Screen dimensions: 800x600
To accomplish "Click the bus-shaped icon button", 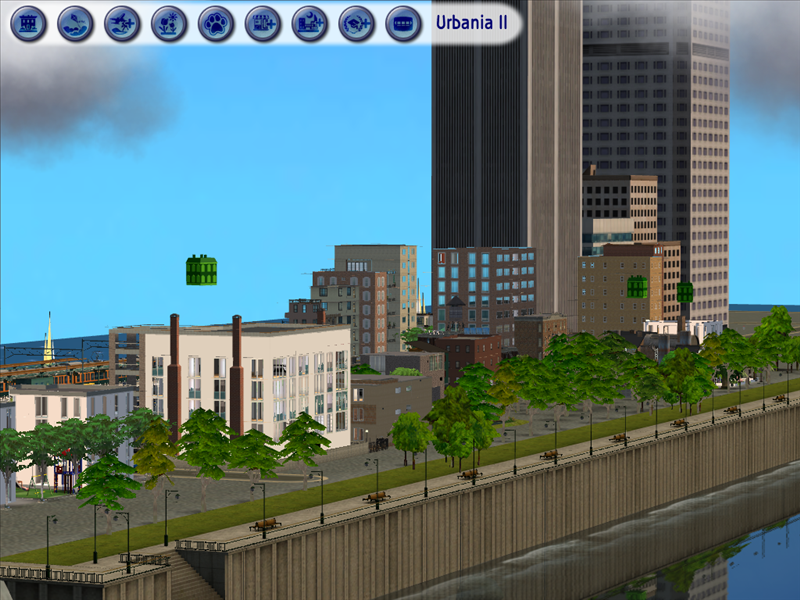I will point(403,23).
